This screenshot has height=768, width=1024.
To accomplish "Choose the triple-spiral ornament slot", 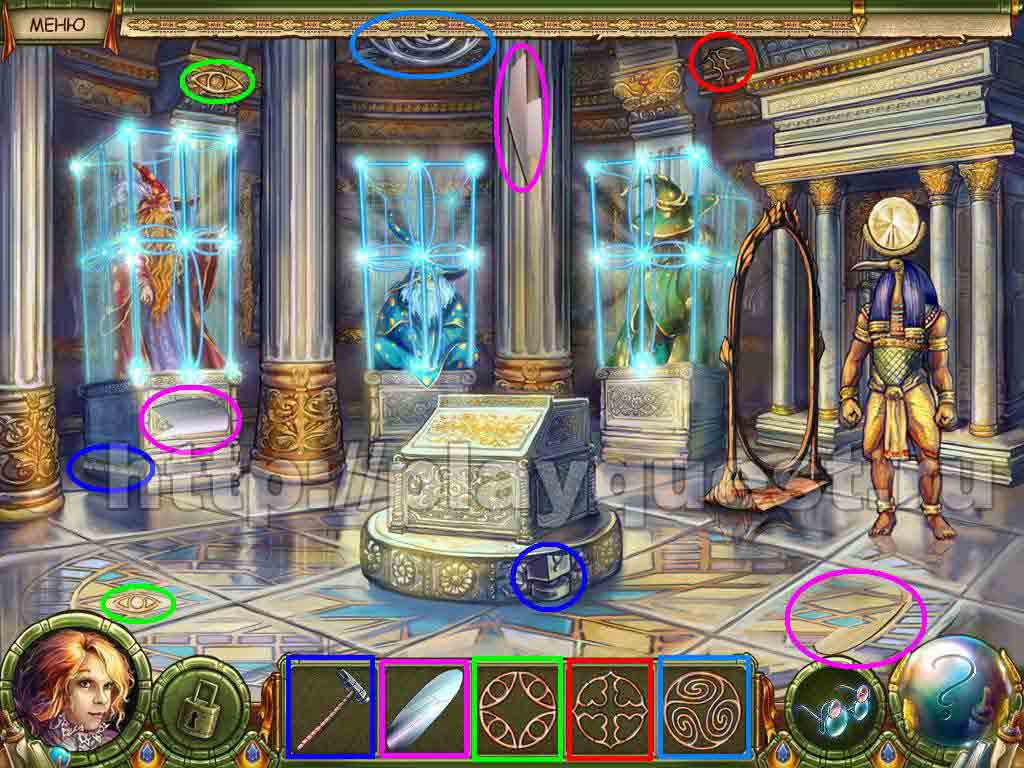I will click(704, 706).
